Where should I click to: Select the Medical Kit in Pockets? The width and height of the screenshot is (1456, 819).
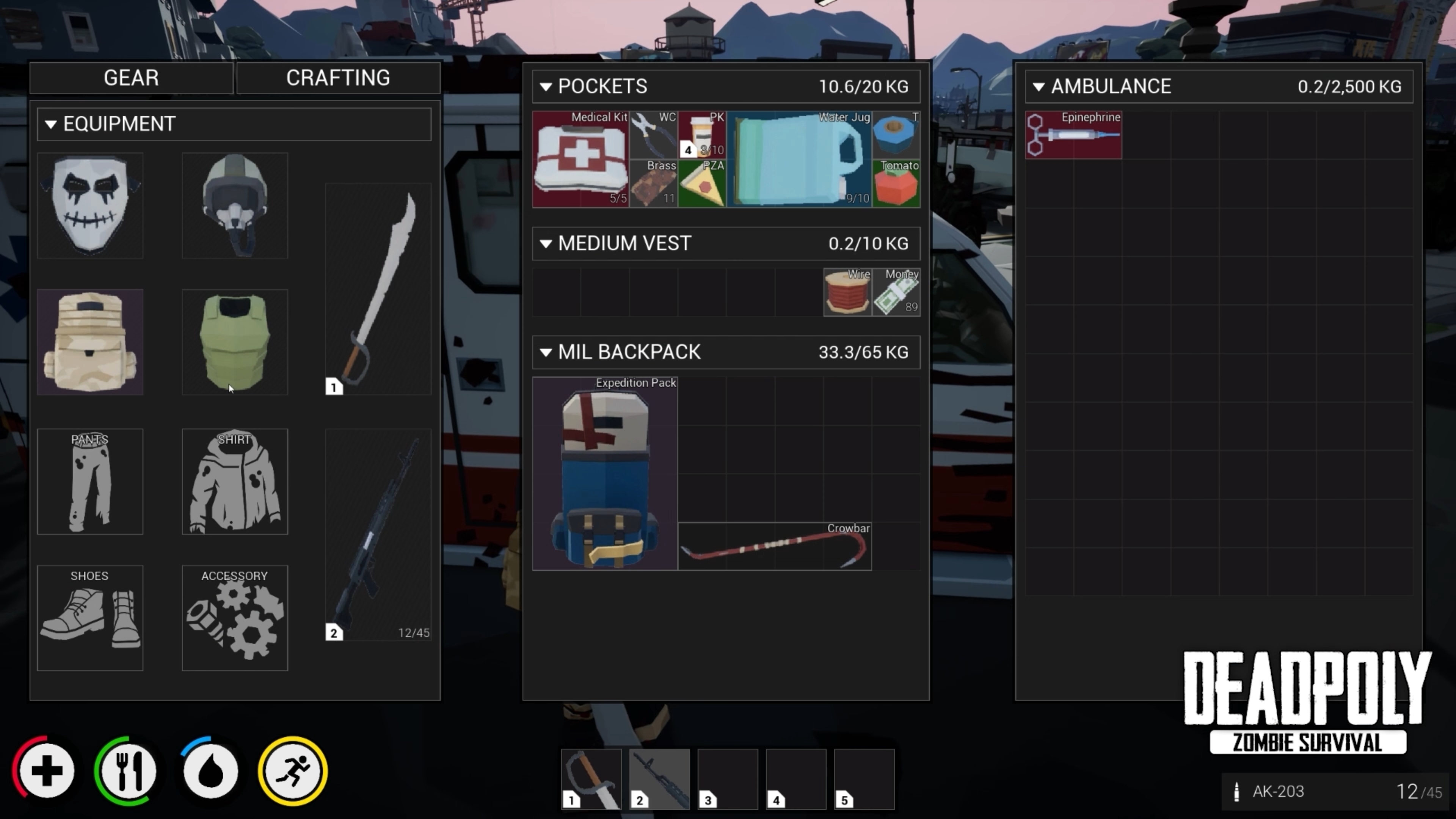(x=581, y=159)
